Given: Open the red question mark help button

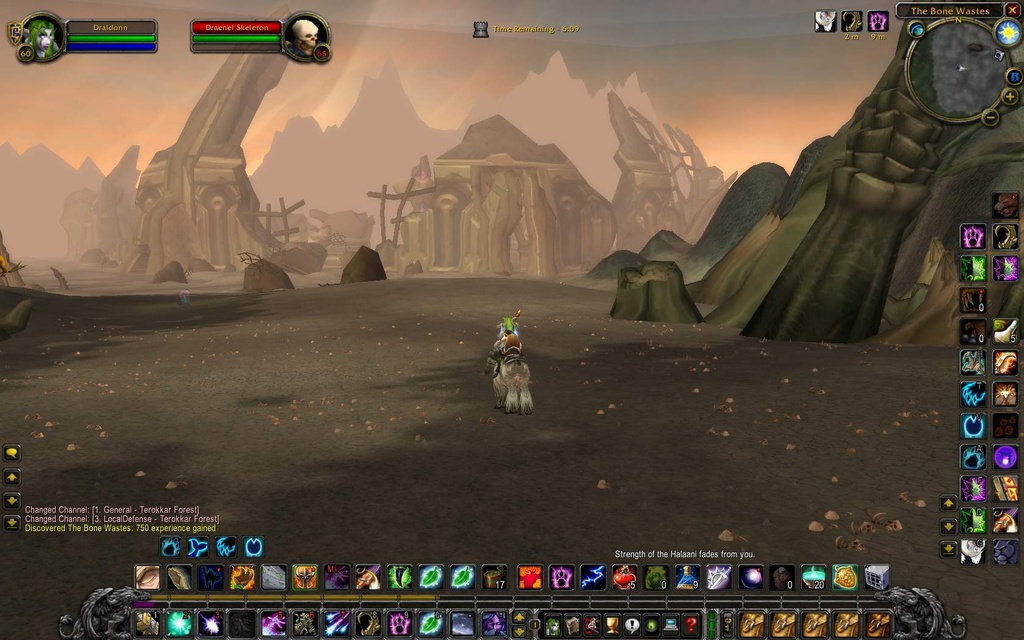Looking at the screenshot, I should coord(691,625).
